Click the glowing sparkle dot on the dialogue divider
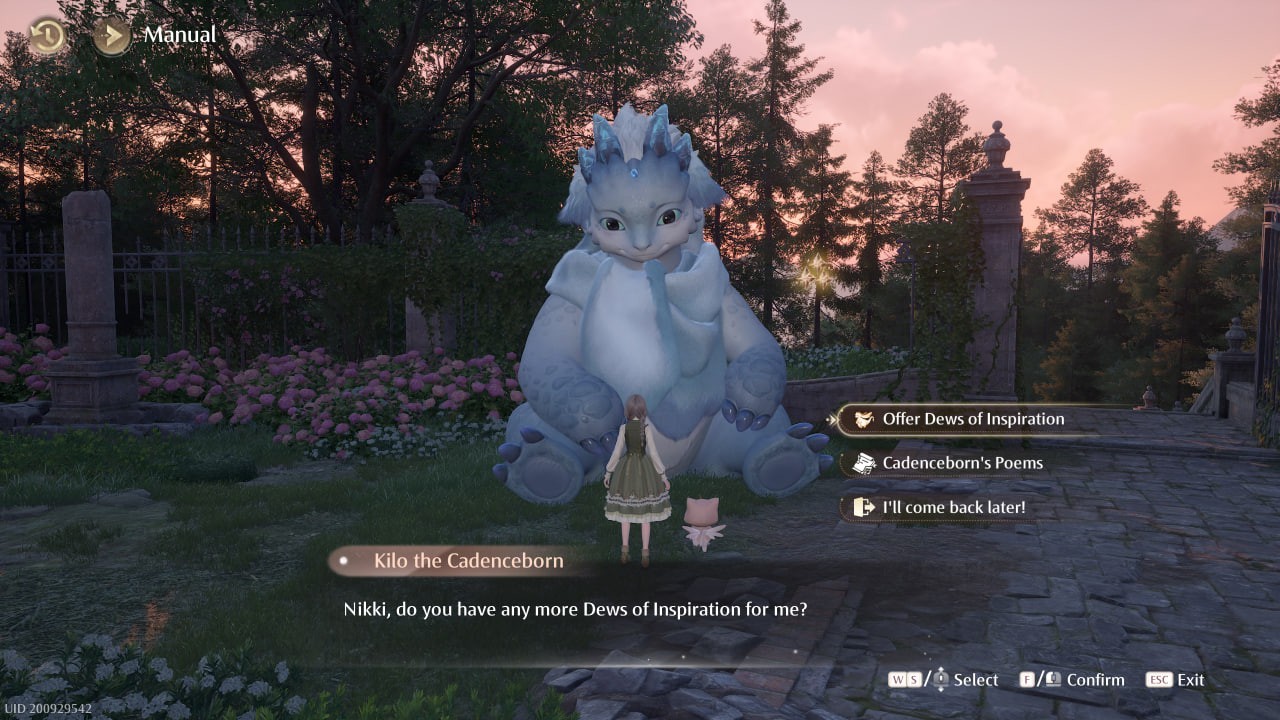Screen dimensions: 1280x720 [683, 657]
